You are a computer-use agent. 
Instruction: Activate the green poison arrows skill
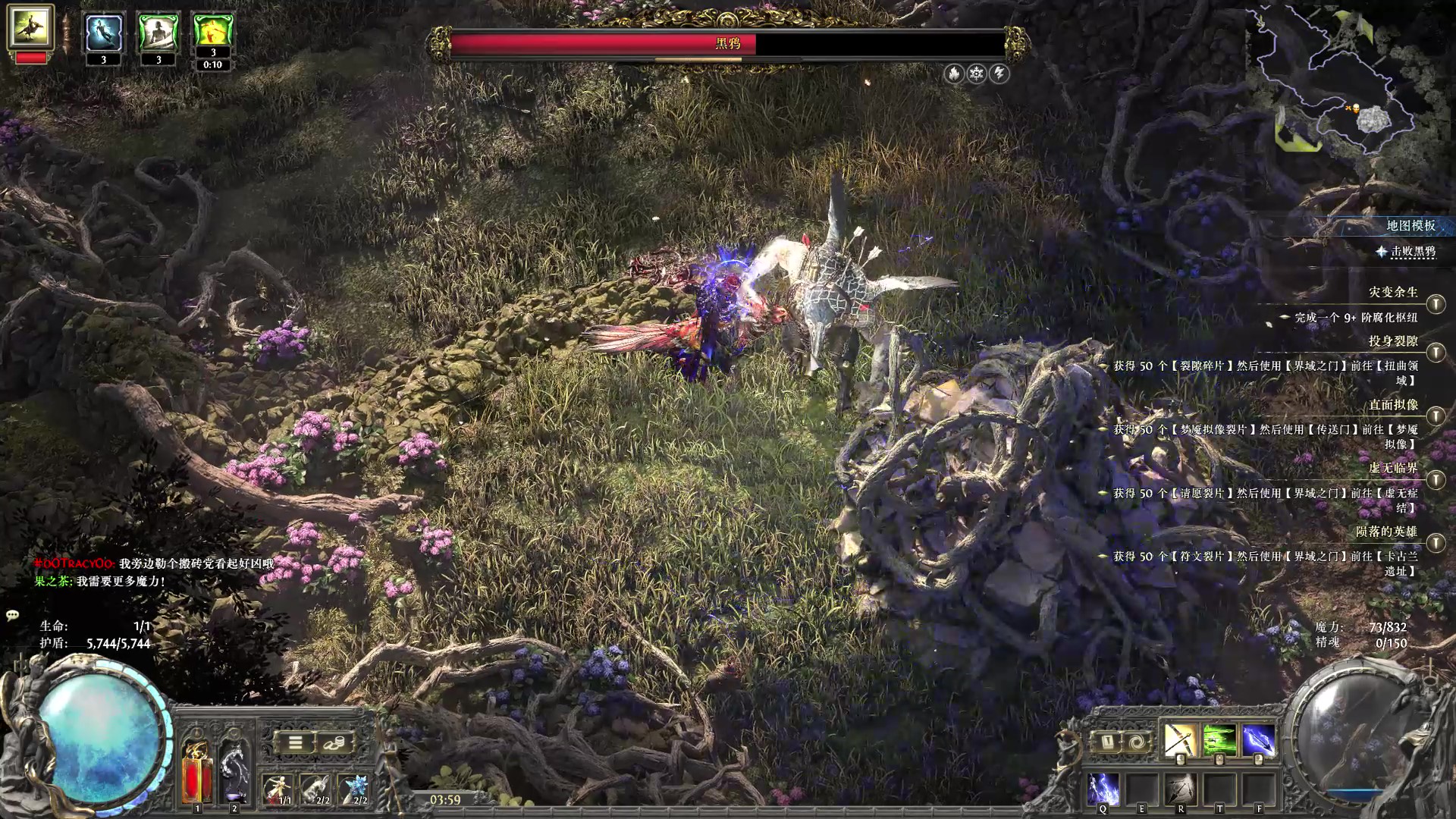click(1219, 739)
